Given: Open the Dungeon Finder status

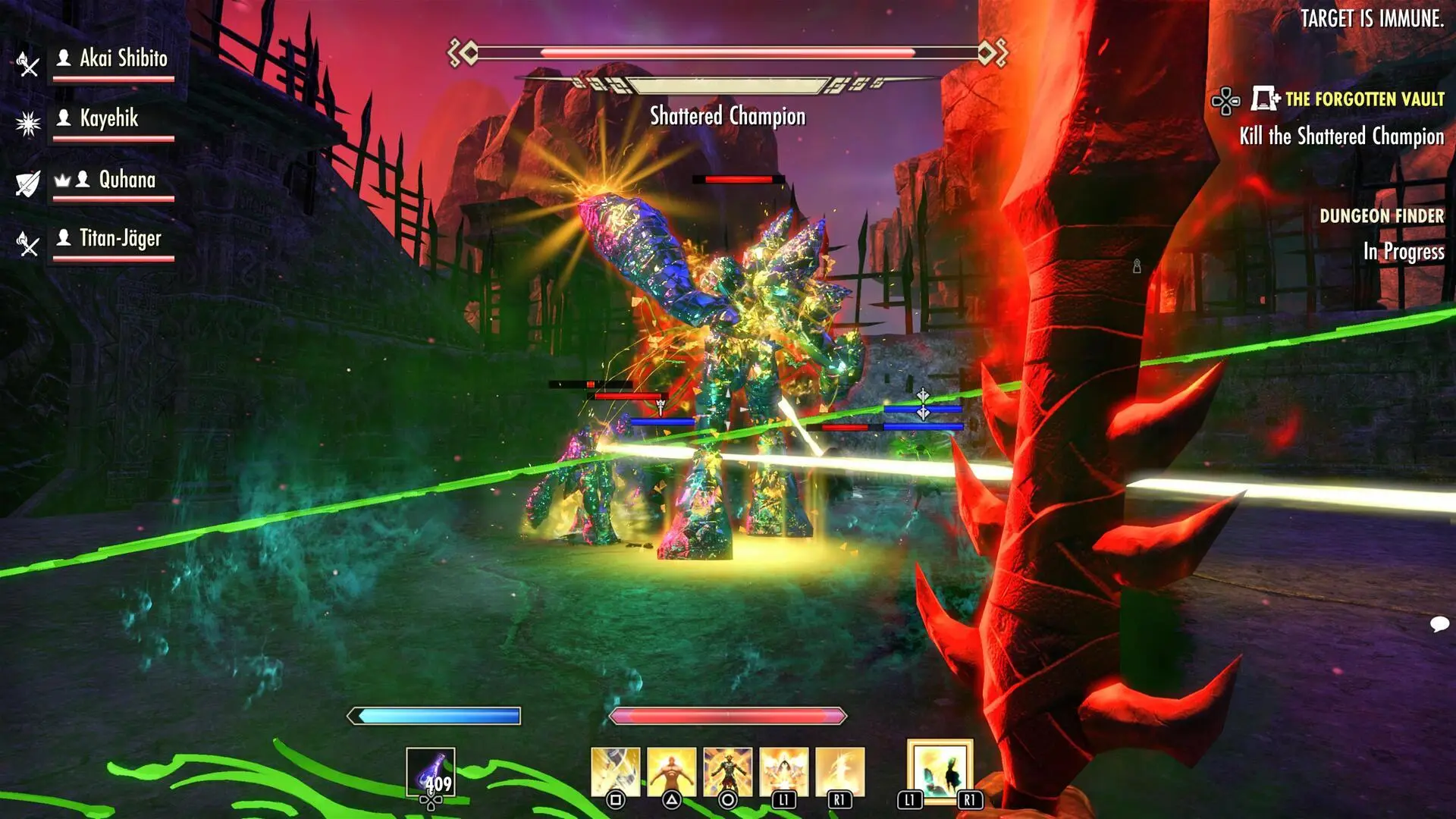Looking at the screenshot, I should pyautogui.click(x=1381, y=216).
